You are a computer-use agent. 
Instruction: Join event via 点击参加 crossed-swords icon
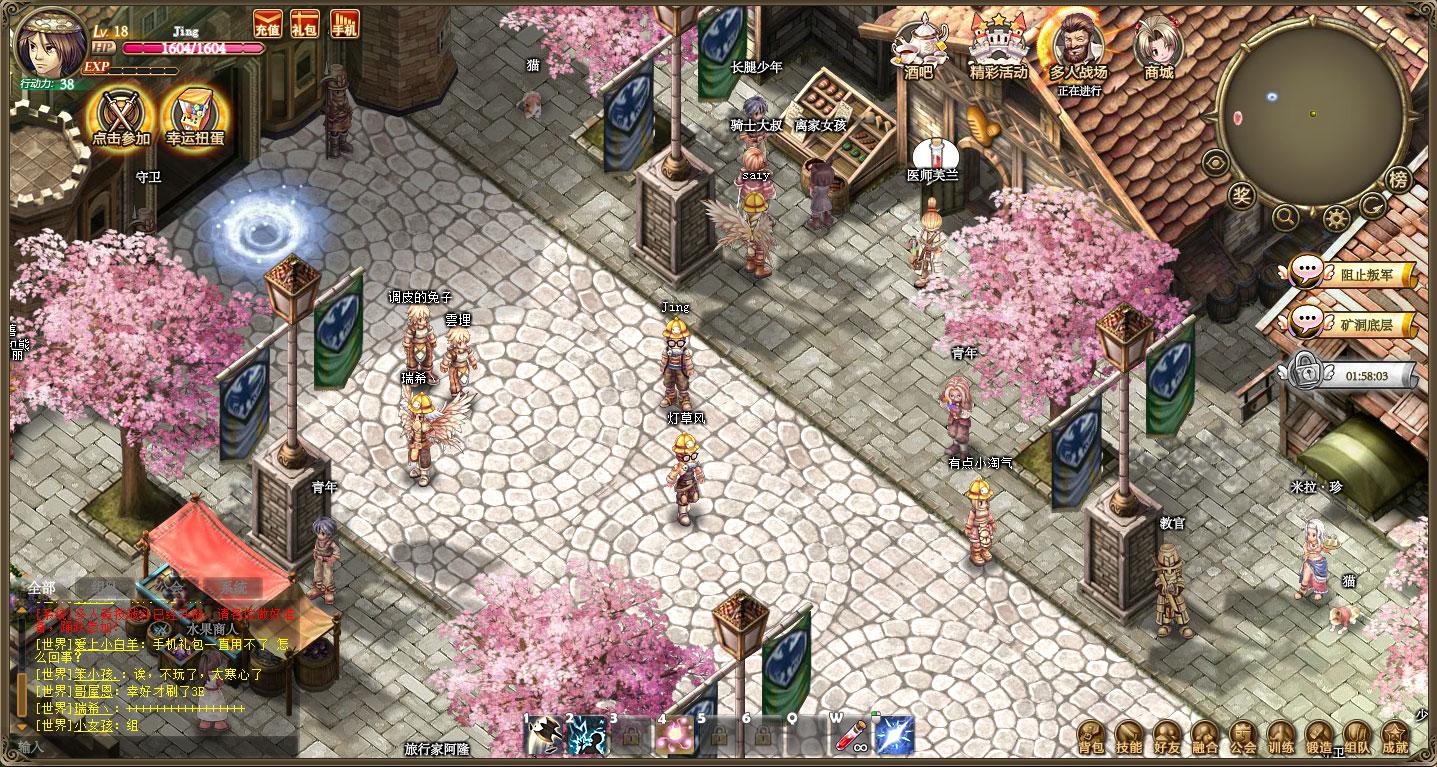pyautogui.click(x=121, y=116)
